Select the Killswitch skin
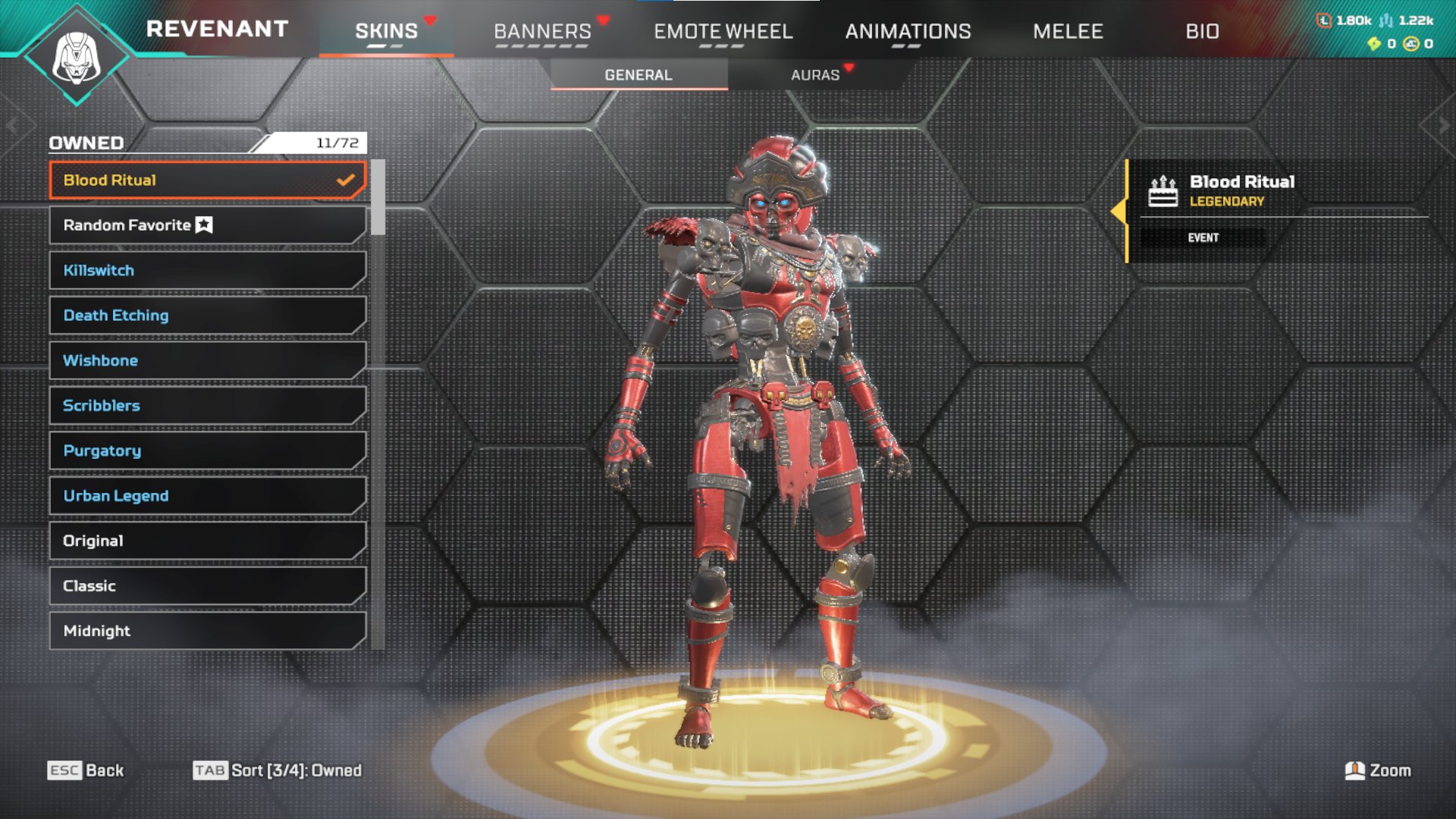 207,271
